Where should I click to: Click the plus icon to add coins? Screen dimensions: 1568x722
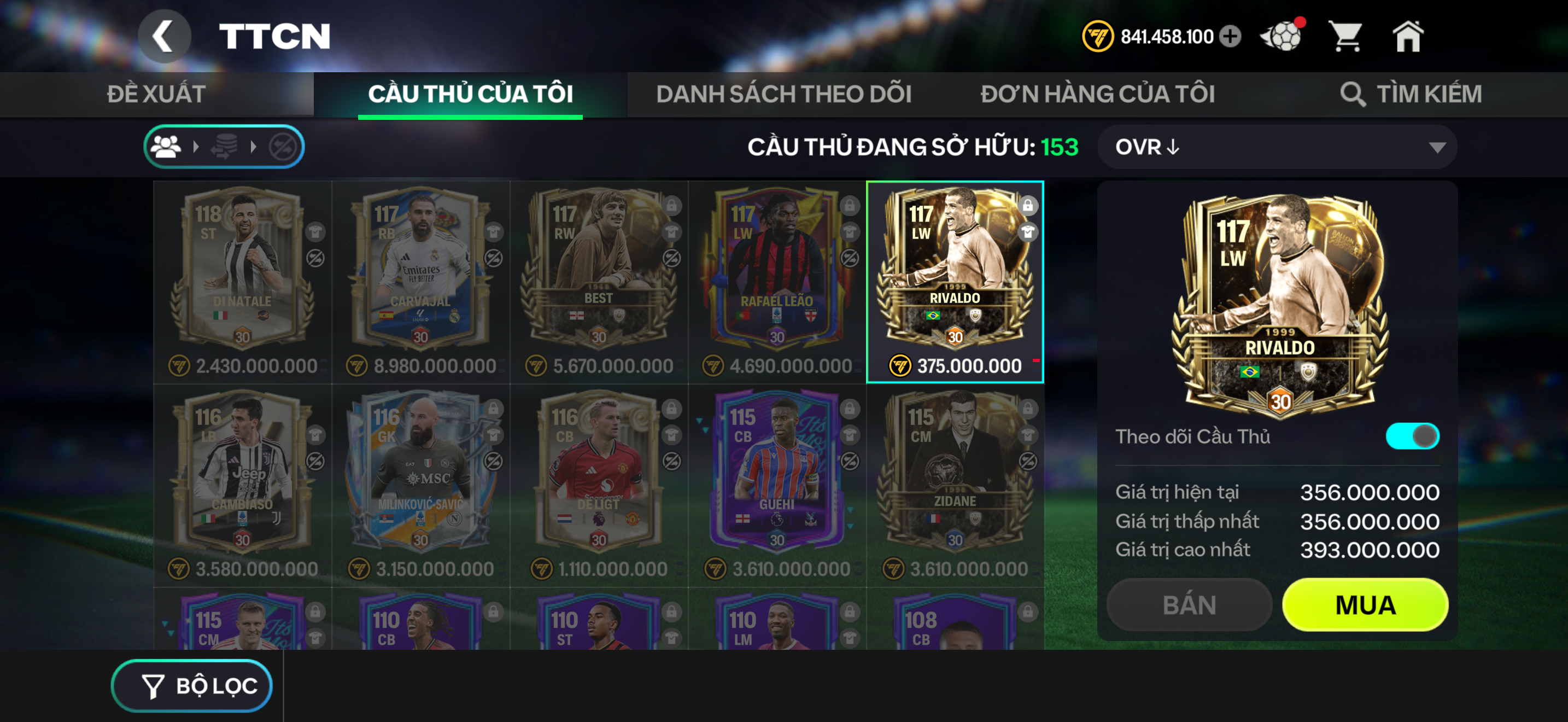(x=1230, y=37)
